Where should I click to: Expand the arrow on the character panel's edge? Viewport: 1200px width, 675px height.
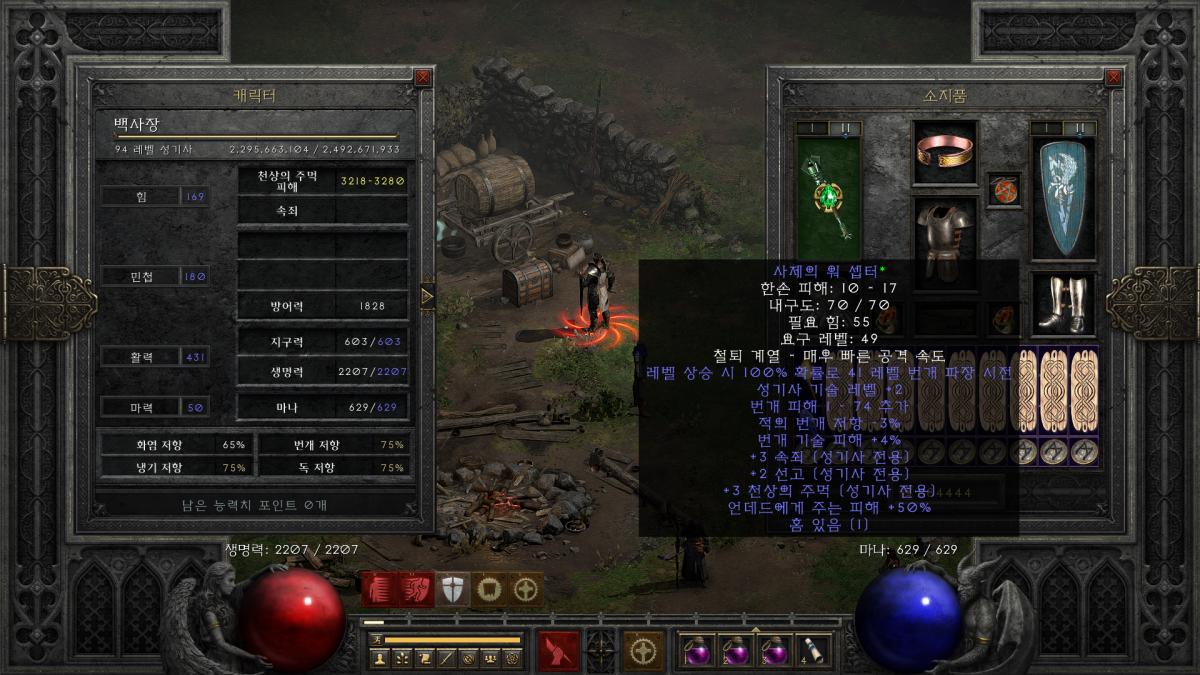(x=428, y=296)
